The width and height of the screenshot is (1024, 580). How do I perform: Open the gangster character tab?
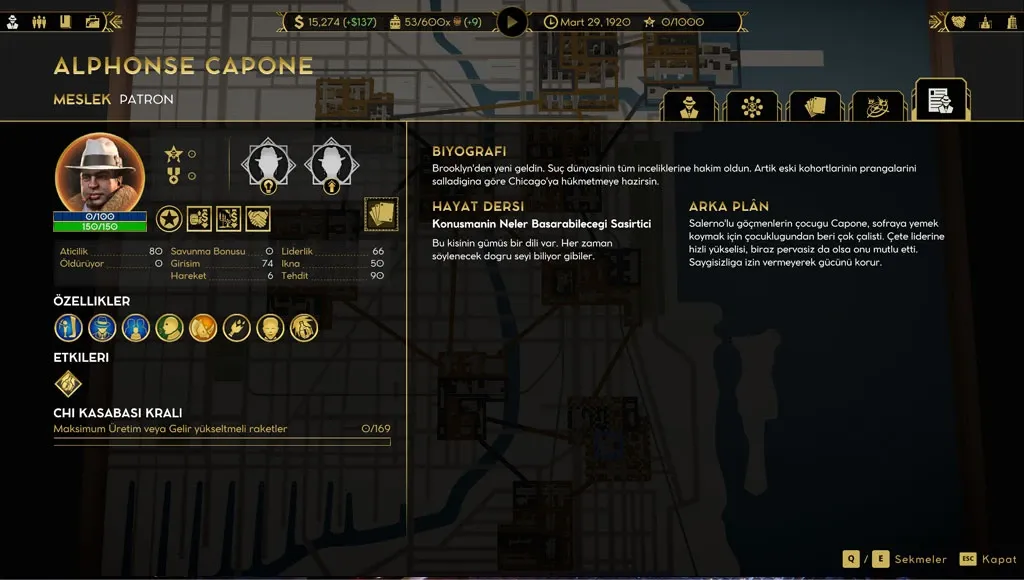tap(688, 107)
